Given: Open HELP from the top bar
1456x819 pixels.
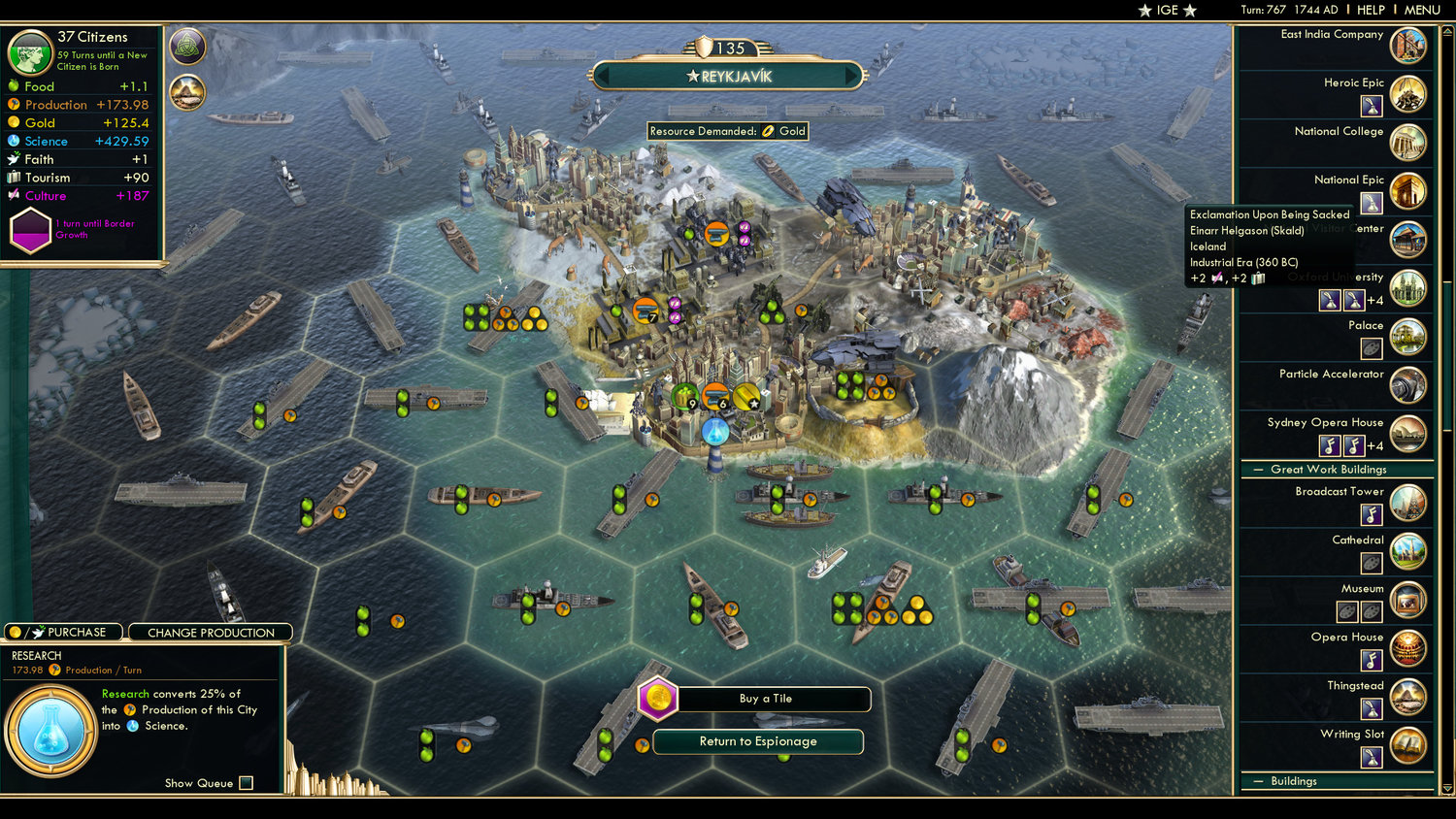Looking at the screenshot, I should pos(1372,10).
